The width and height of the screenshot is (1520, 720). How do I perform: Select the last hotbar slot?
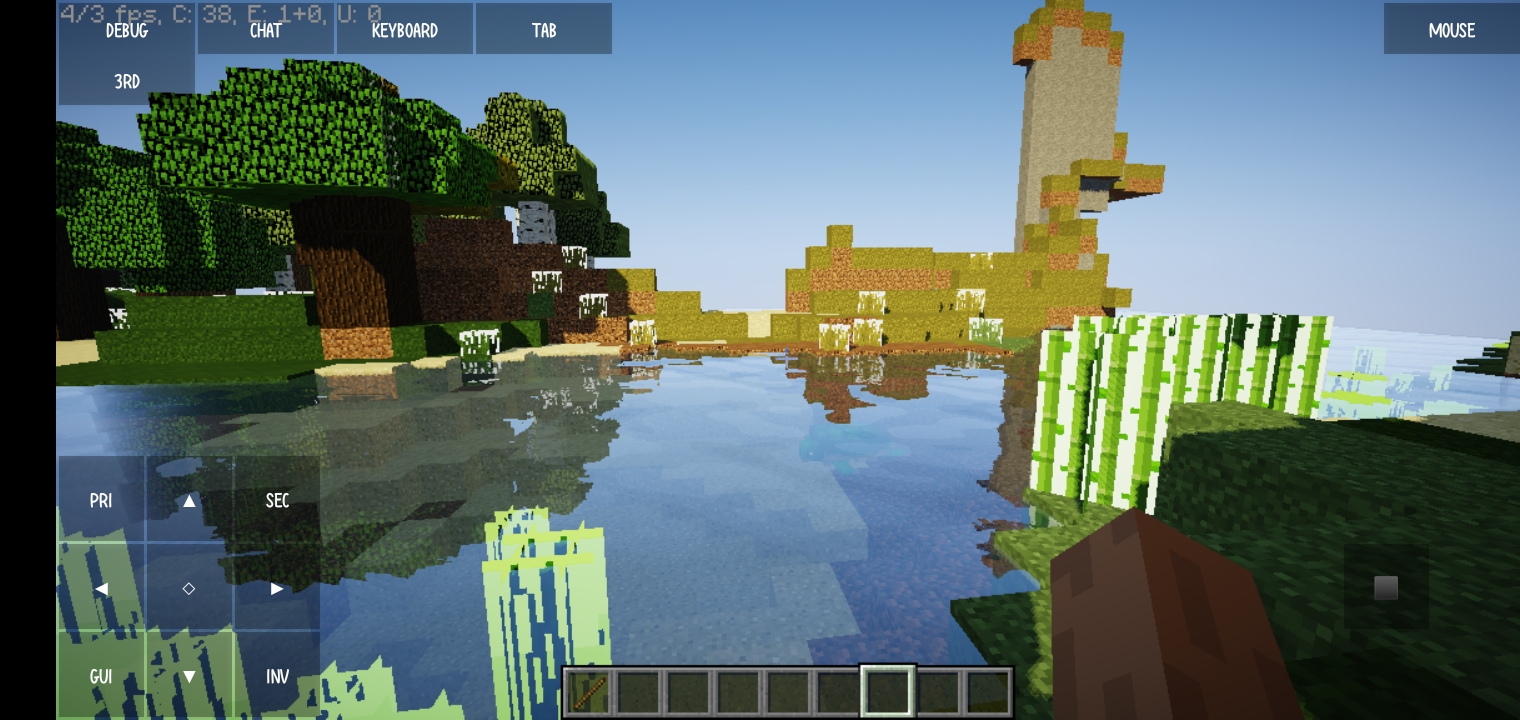click(987, 690)
